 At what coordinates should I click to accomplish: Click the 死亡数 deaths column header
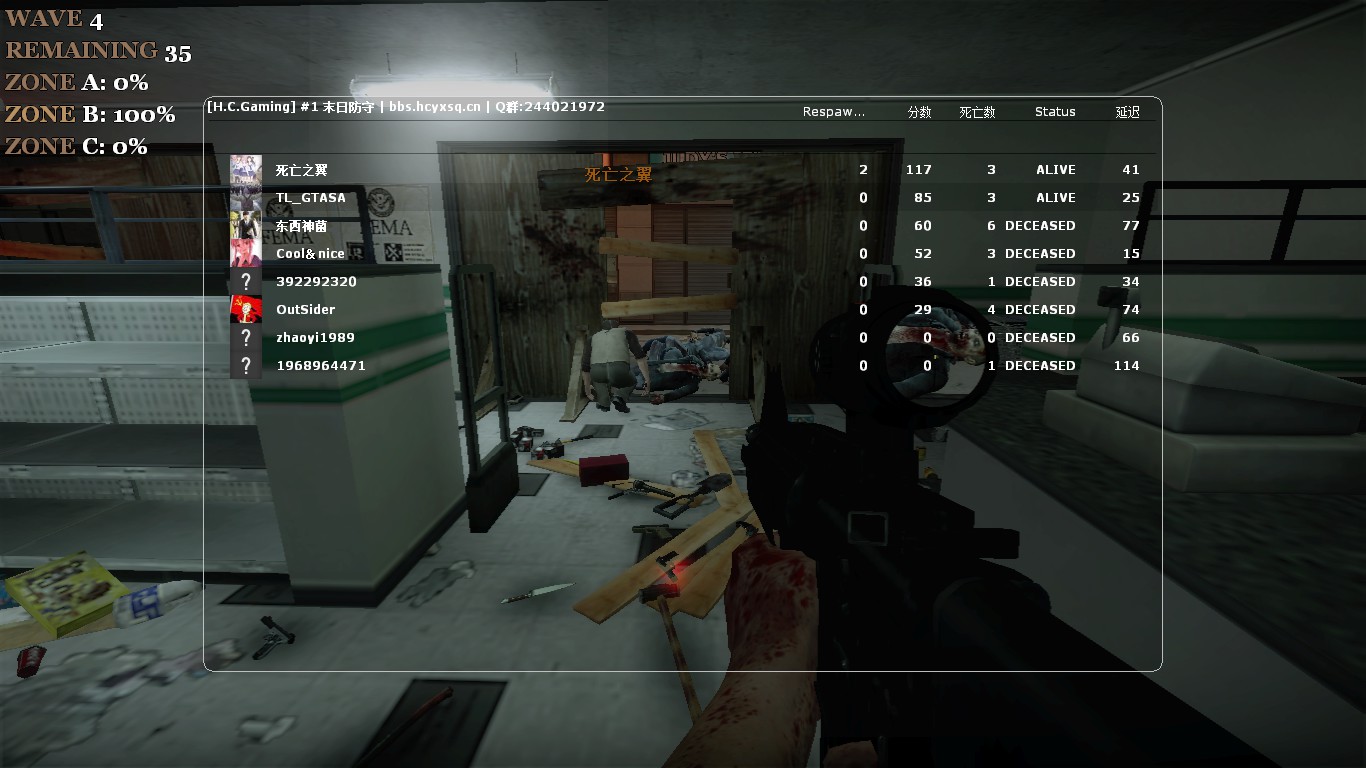pos(977,112)
